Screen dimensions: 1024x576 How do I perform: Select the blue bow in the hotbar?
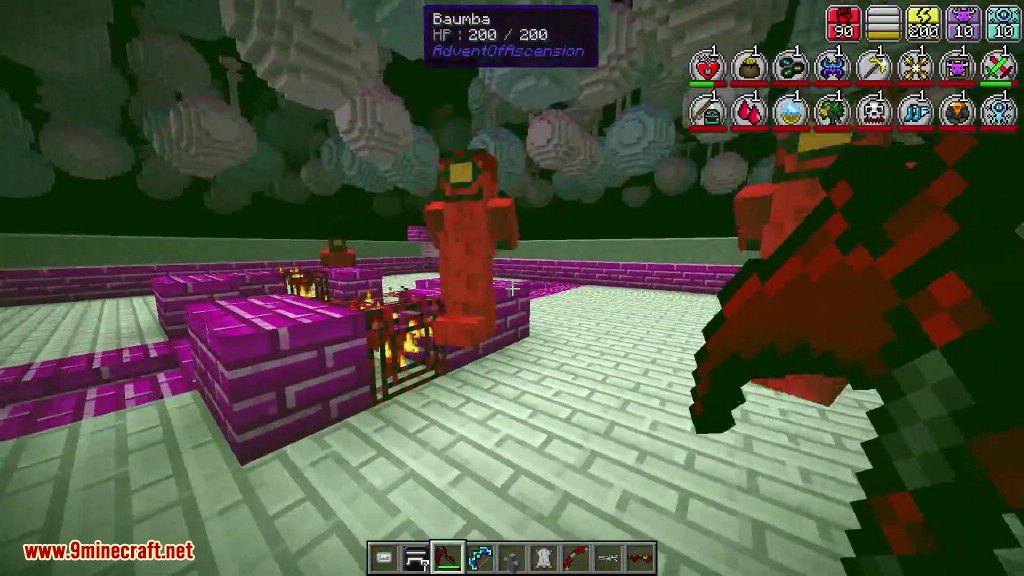pos(480,557)
